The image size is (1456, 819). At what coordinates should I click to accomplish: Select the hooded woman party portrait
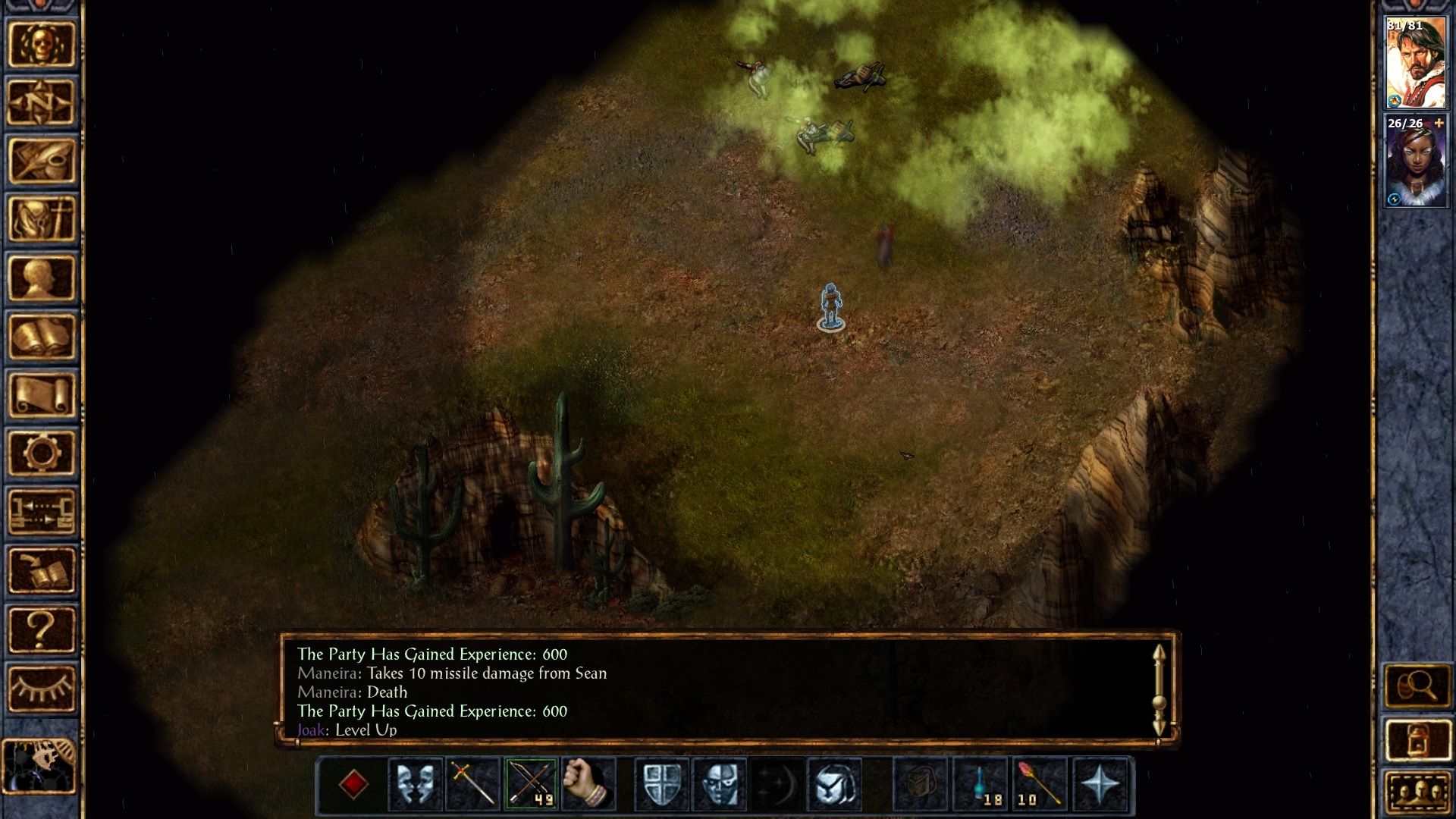point(1415,162)
